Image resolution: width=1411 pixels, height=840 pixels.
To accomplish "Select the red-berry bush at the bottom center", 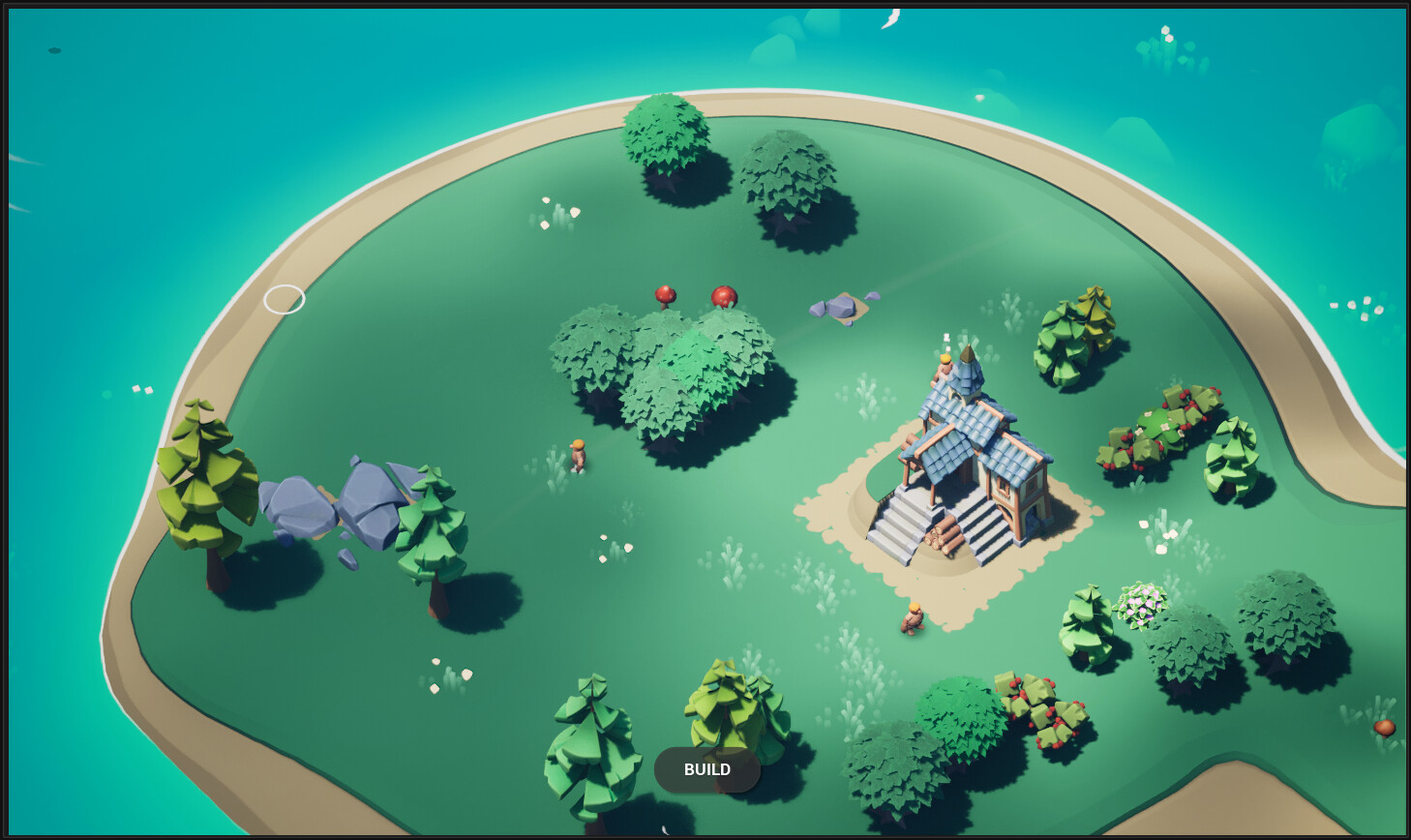I will (1045, 711).
